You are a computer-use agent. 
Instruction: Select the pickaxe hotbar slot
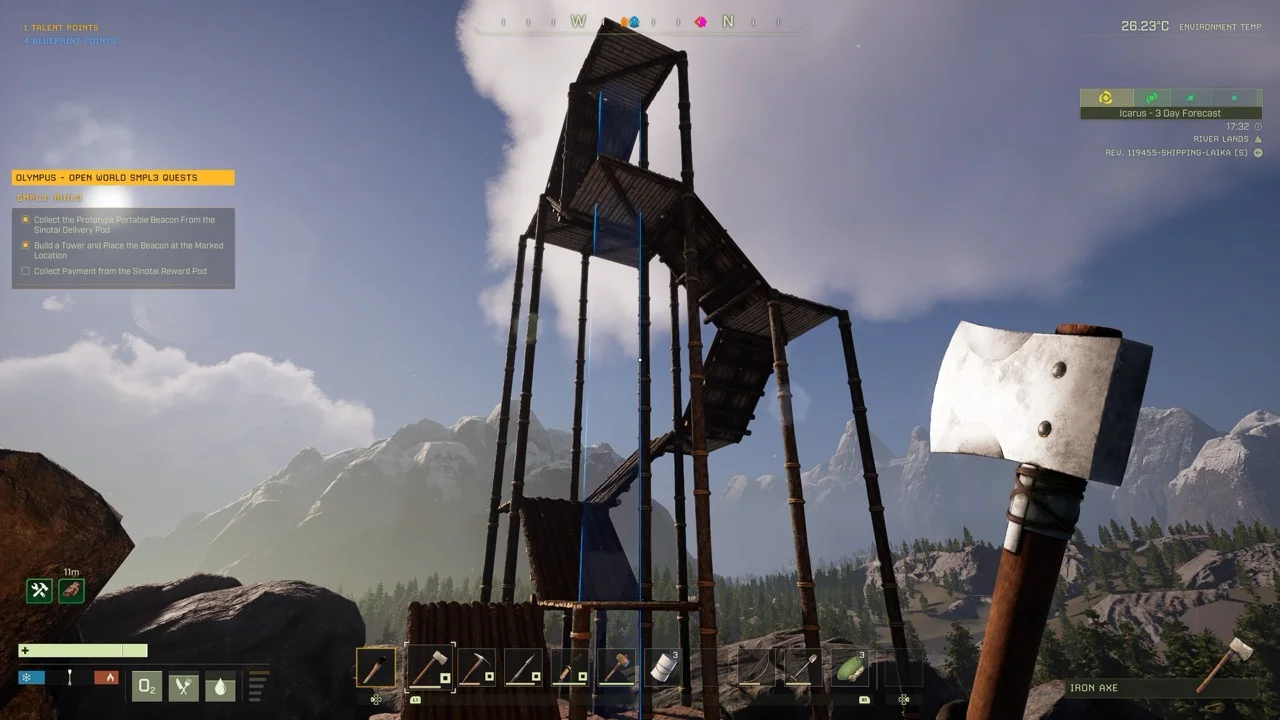[476, 667]
